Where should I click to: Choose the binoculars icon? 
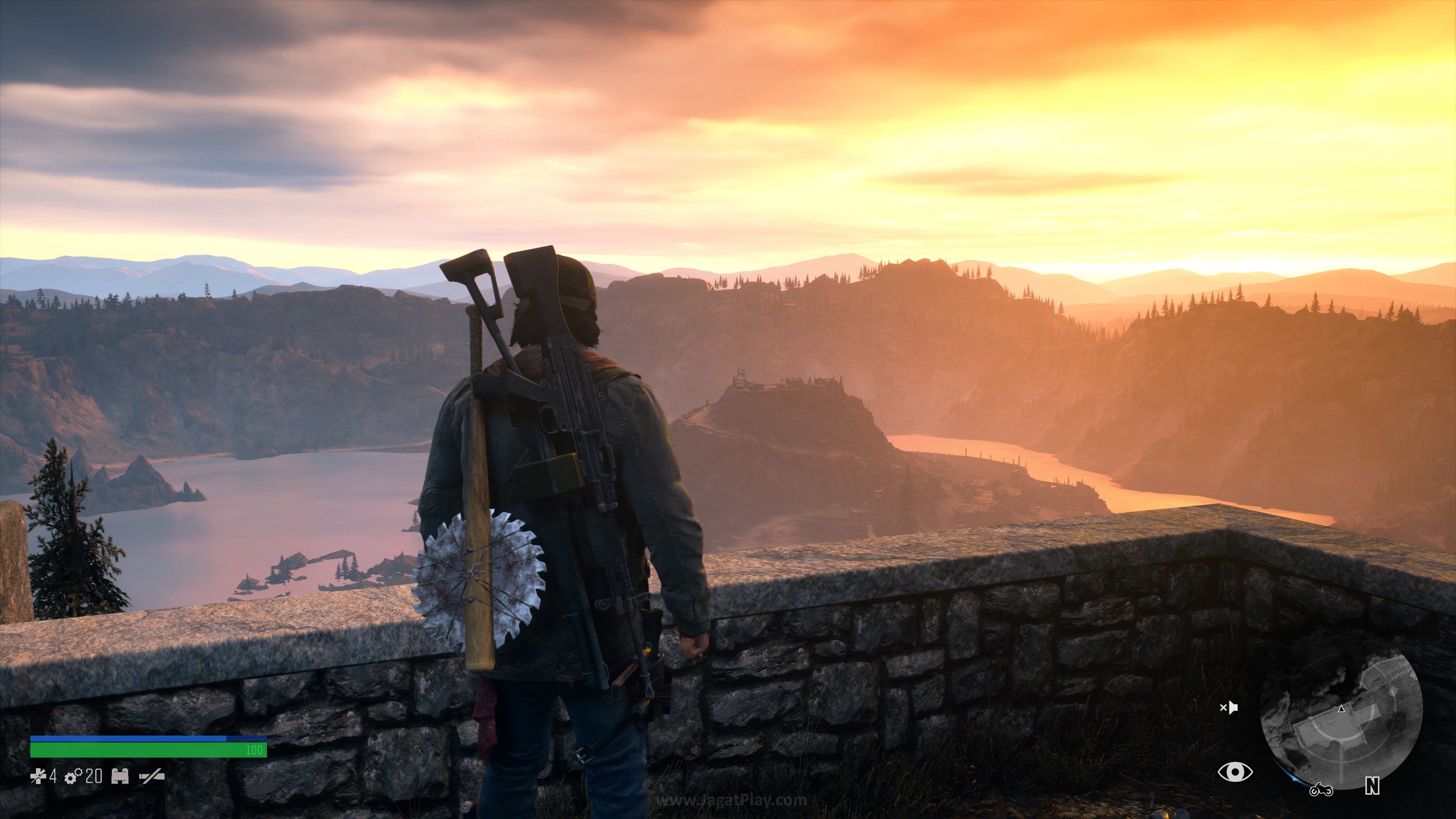[x=120, y=777]
